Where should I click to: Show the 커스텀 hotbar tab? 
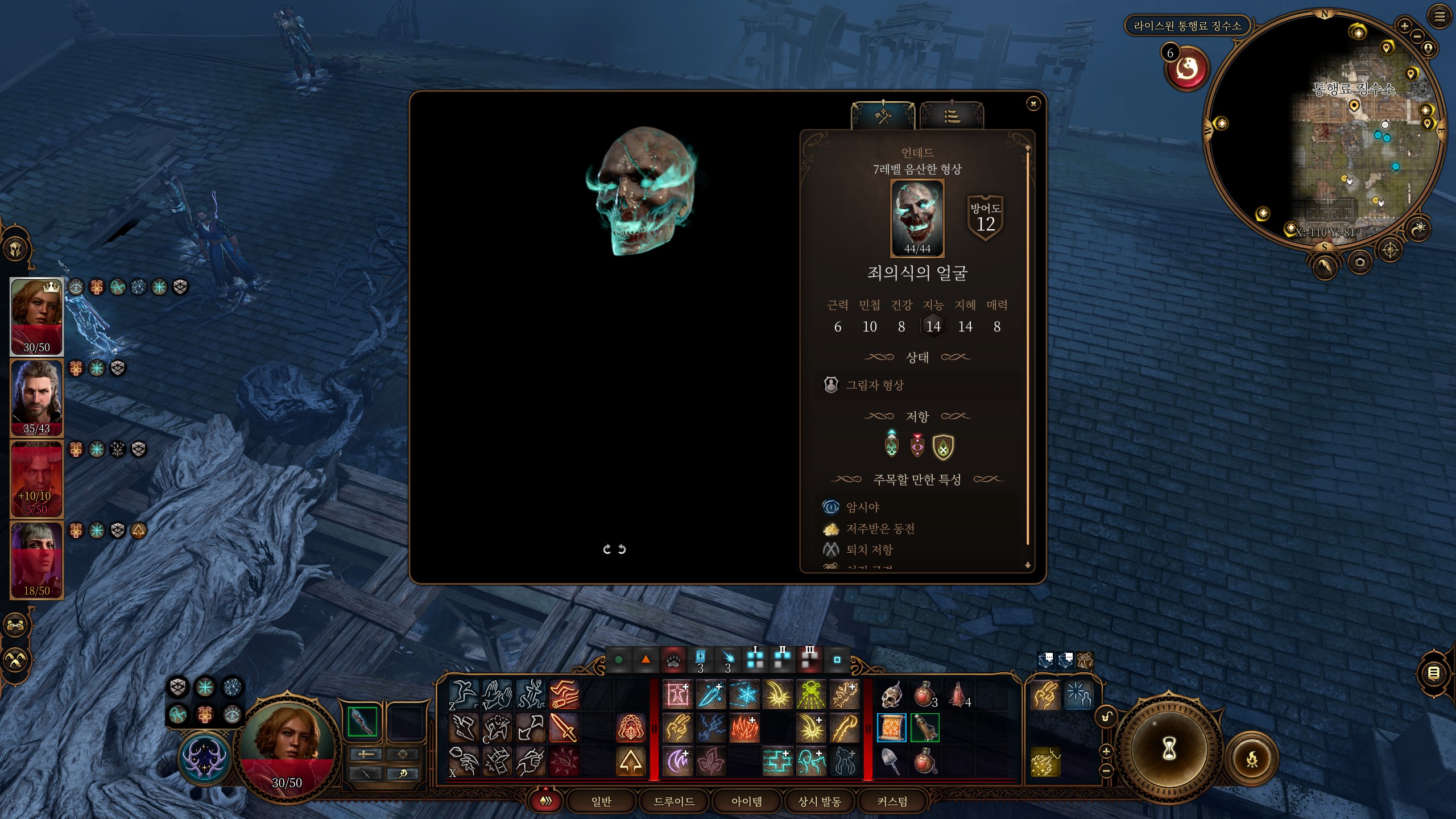892,801
